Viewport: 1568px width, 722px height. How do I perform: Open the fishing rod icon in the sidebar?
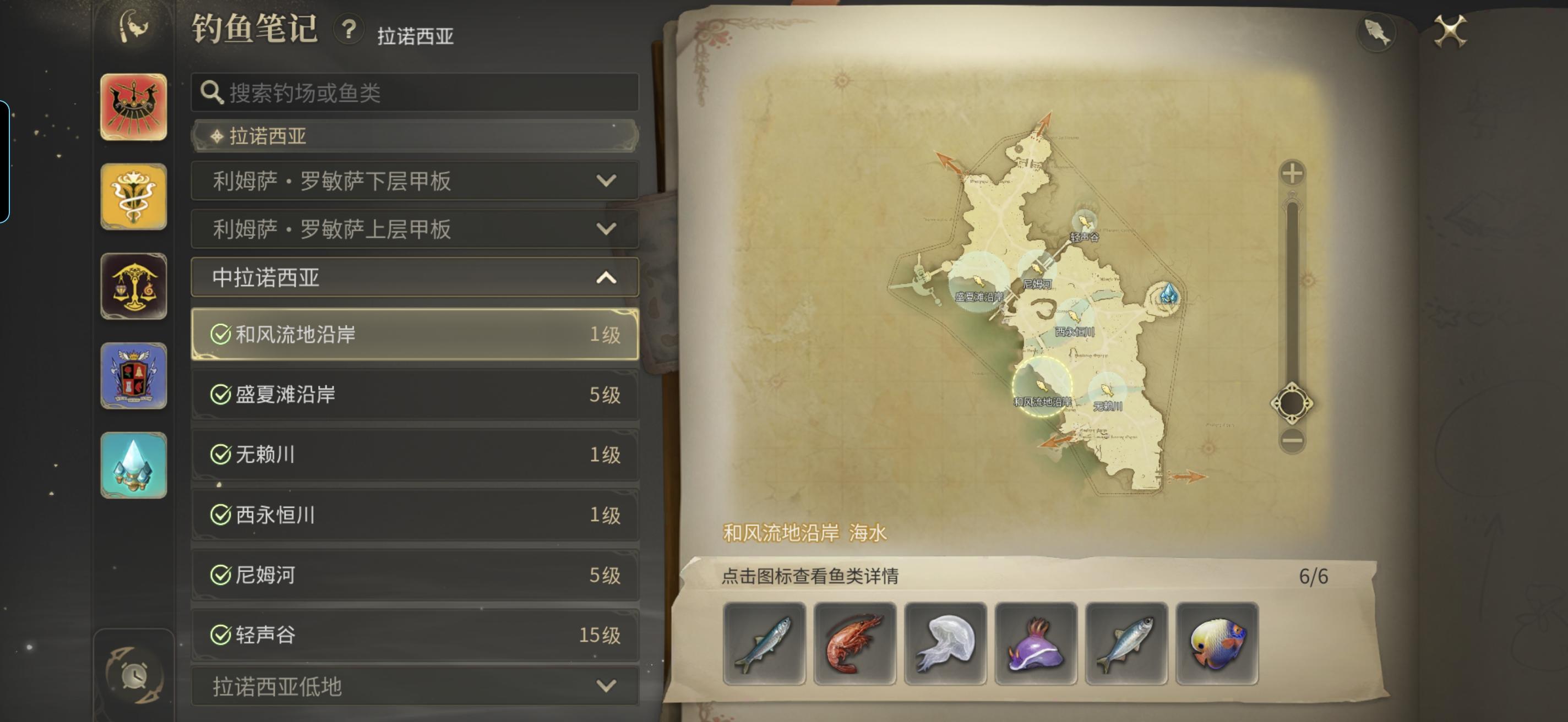click(133, 24)
